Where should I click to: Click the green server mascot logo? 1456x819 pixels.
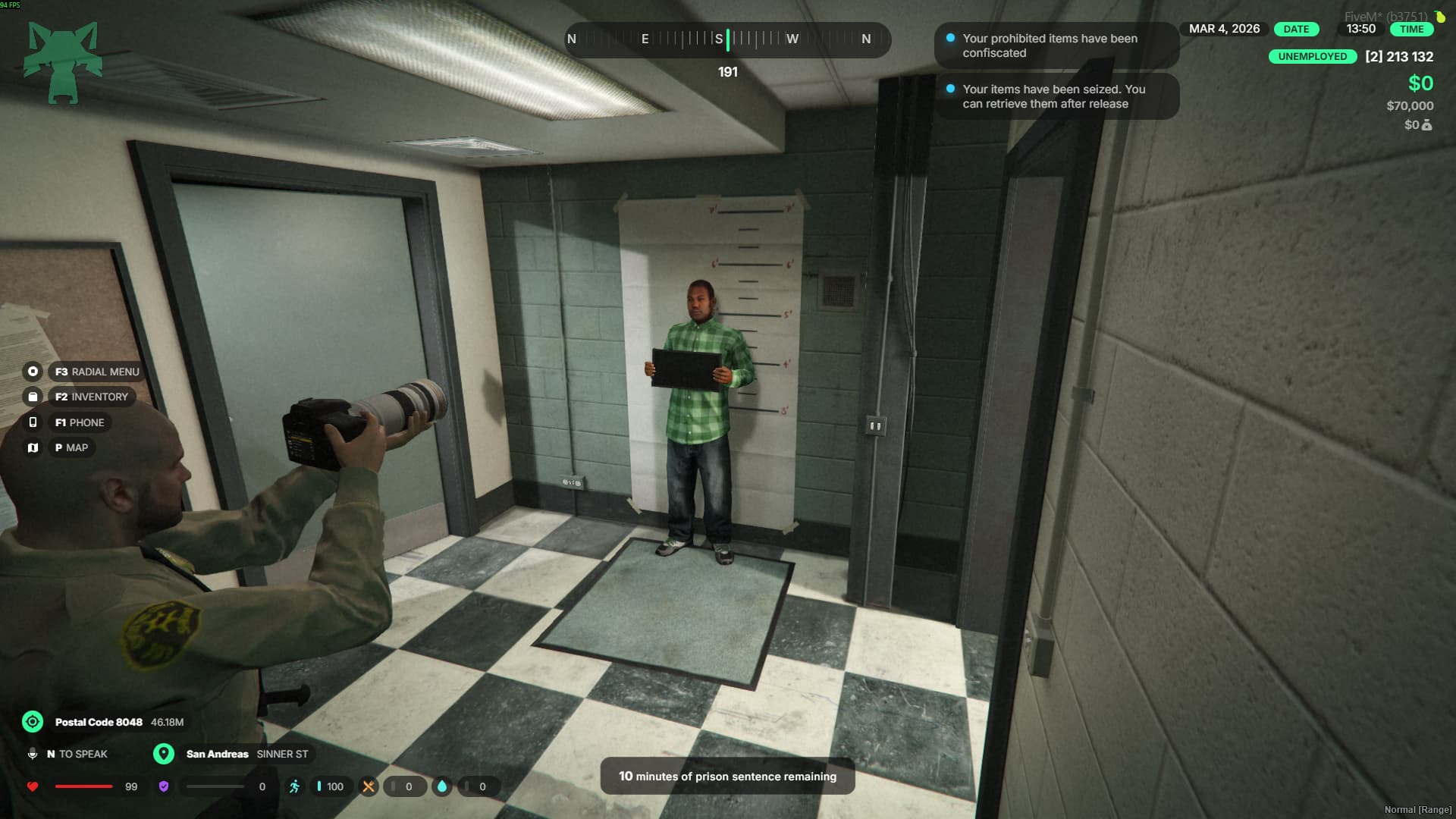point(63,62)
